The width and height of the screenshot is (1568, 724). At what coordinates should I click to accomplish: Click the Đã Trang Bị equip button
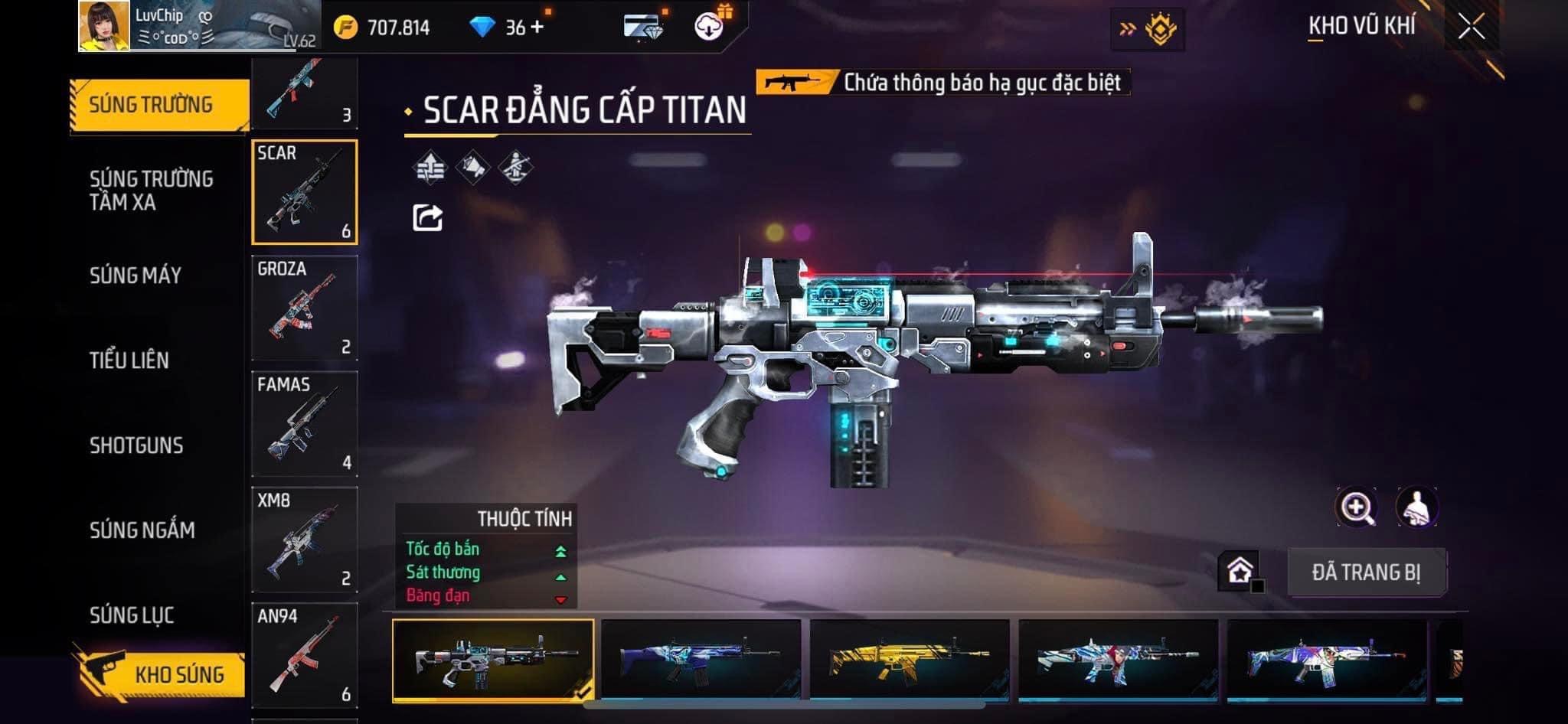(1366, 572)
